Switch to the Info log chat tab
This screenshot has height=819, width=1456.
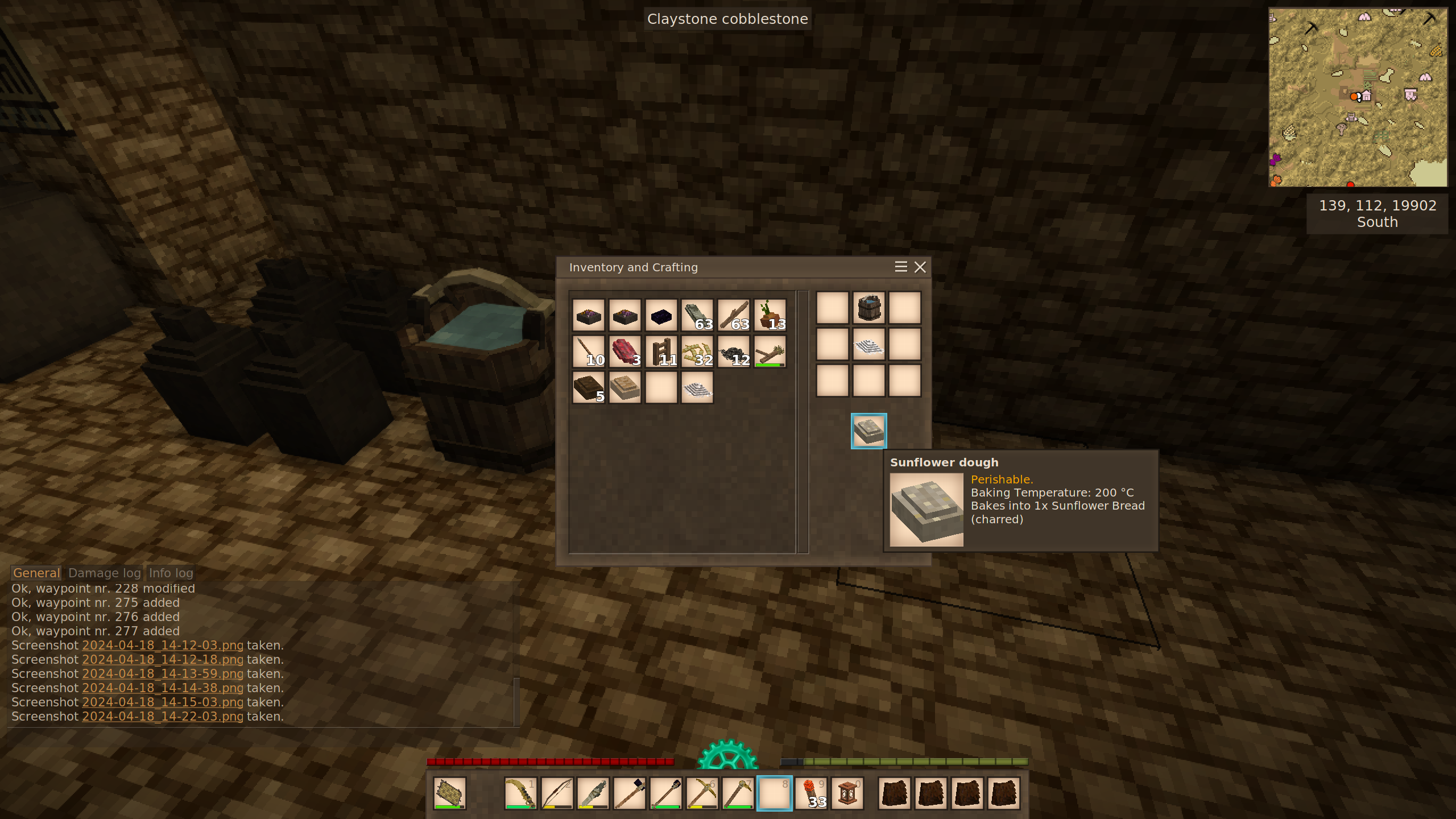(x=171, y=573)
